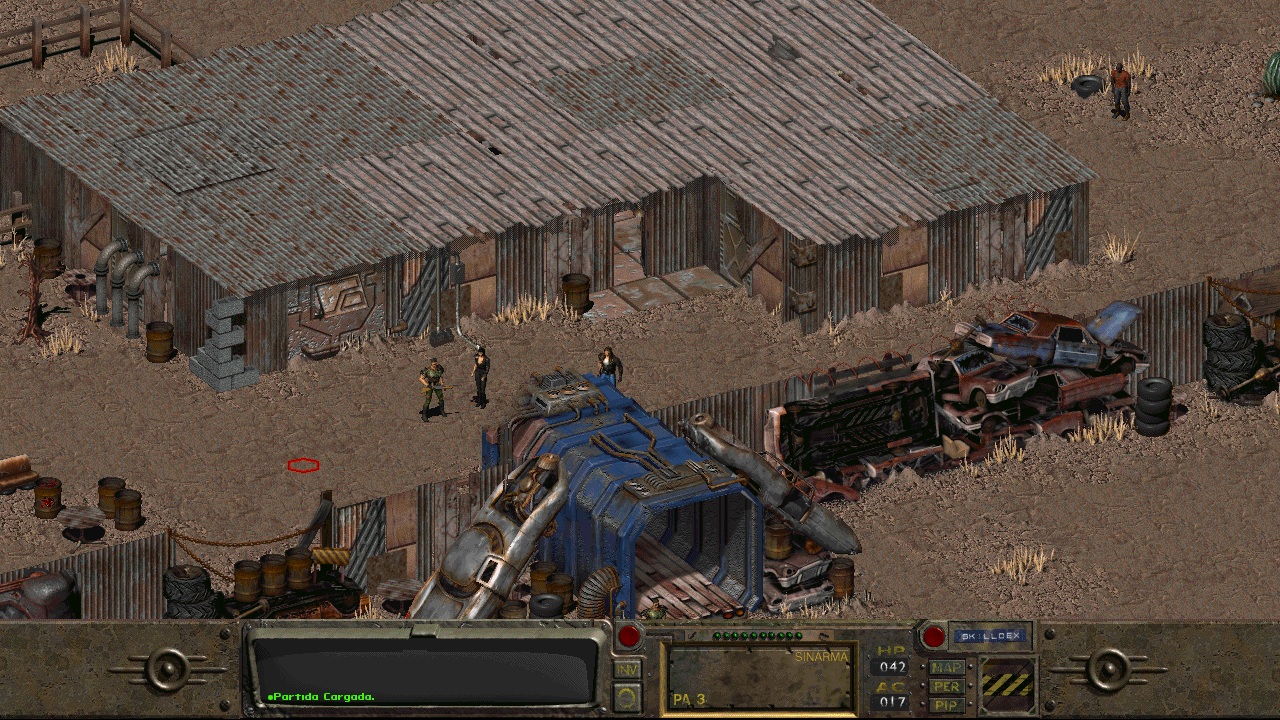Click the PA 3 action points counter
Screen dimensions: 1280x720
(x=688, y=698)
